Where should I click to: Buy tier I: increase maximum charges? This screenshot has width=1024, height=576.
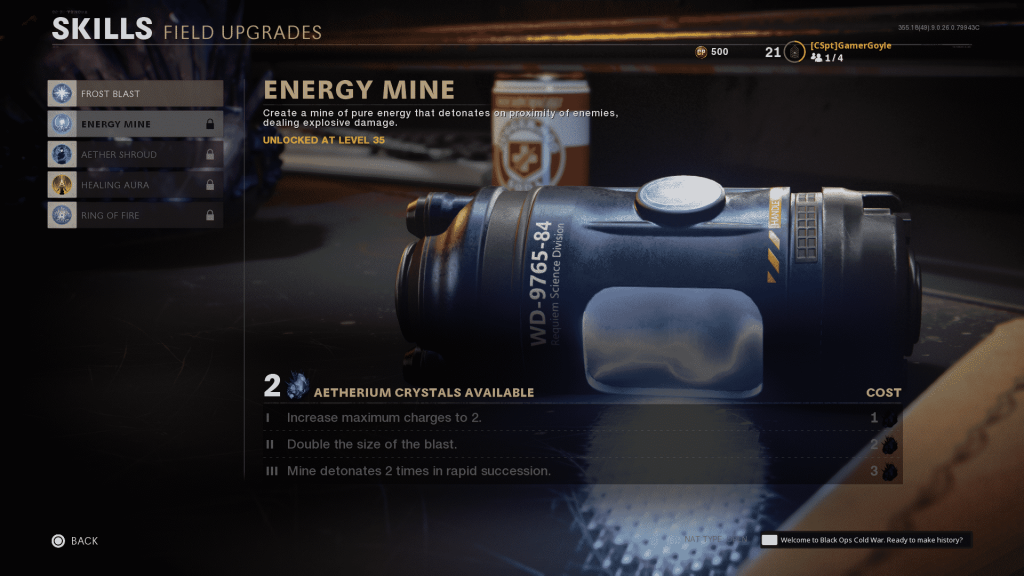[582, 418]
